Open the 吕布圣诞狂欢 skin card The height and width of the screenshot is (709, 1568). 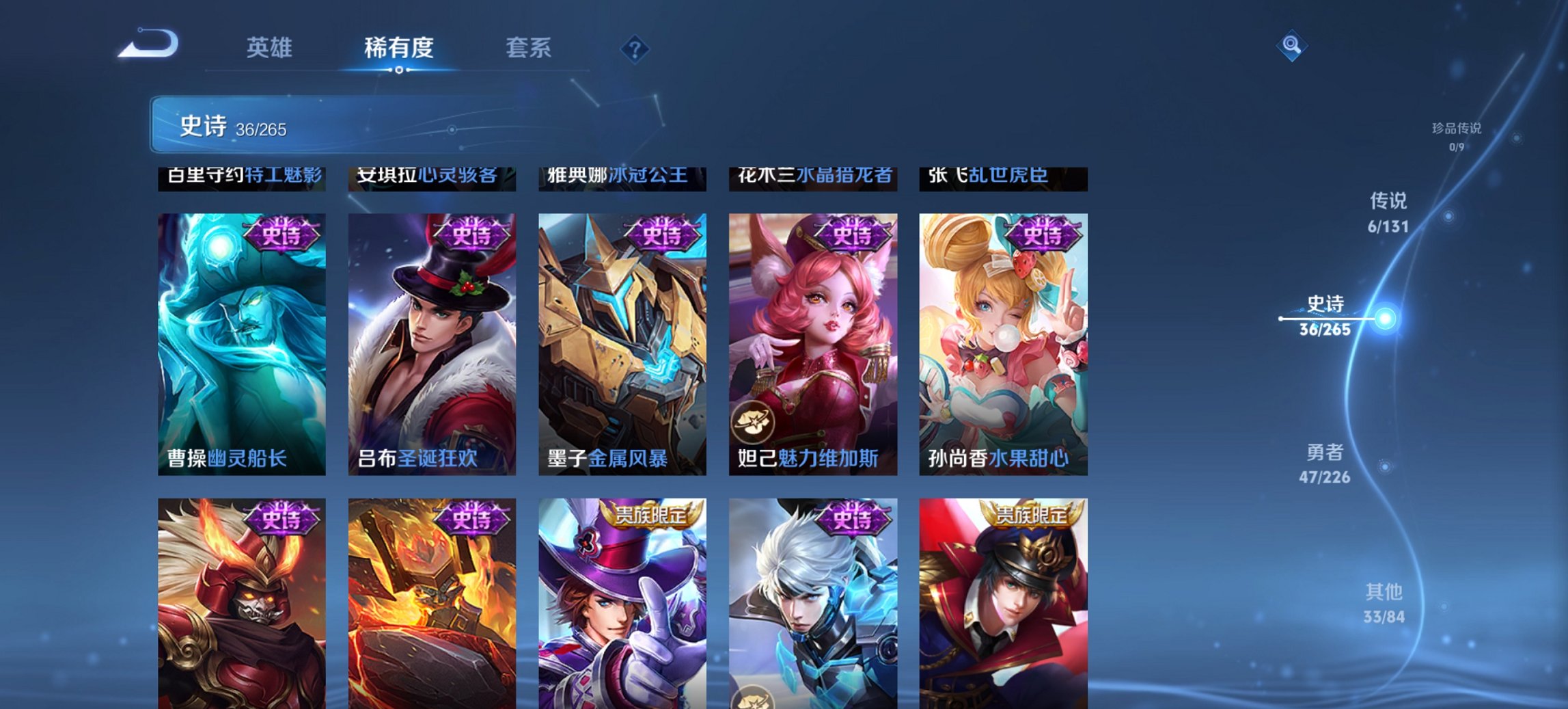[432, 342]
